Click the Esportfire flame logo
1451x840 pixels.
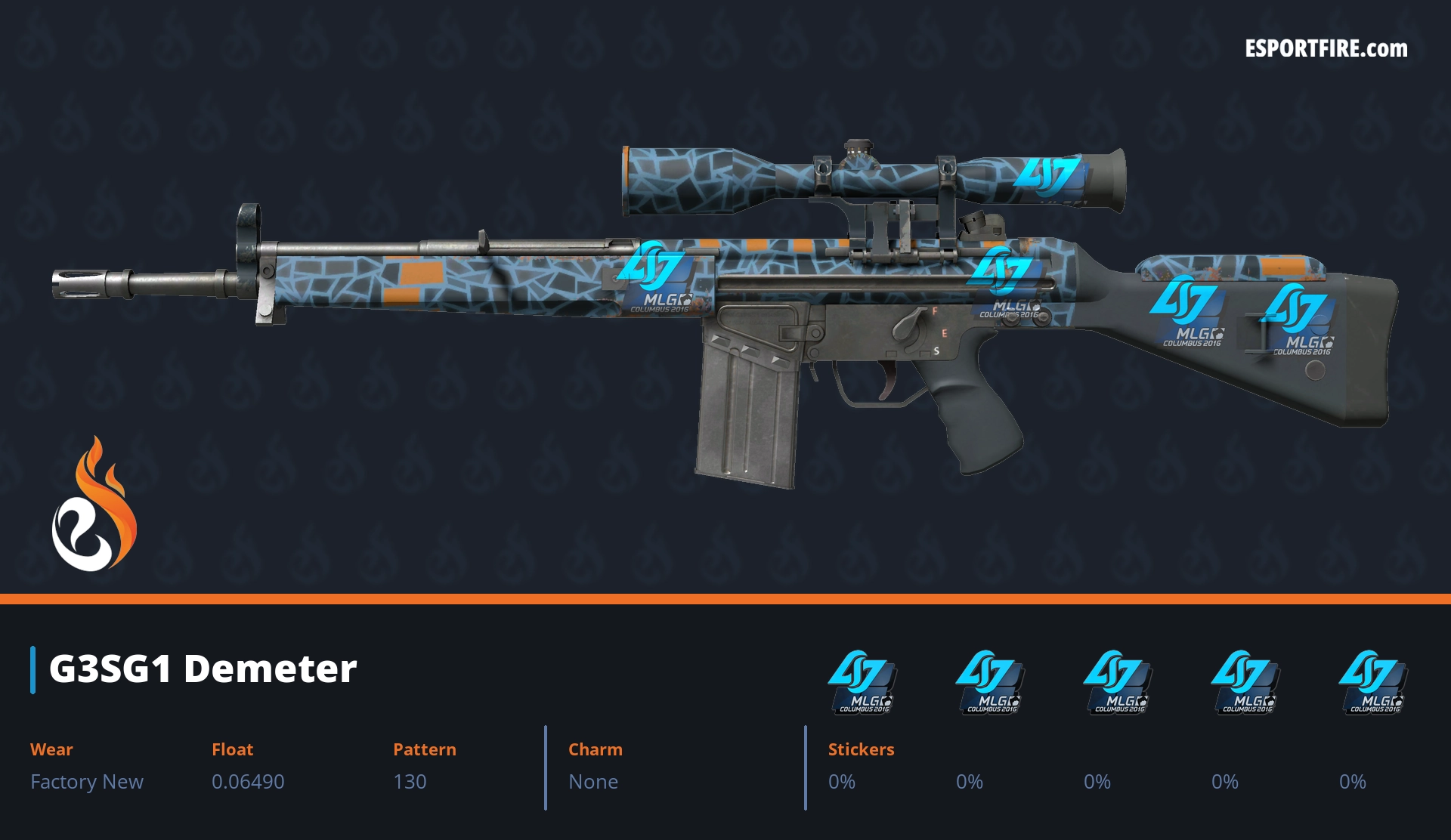94,505
